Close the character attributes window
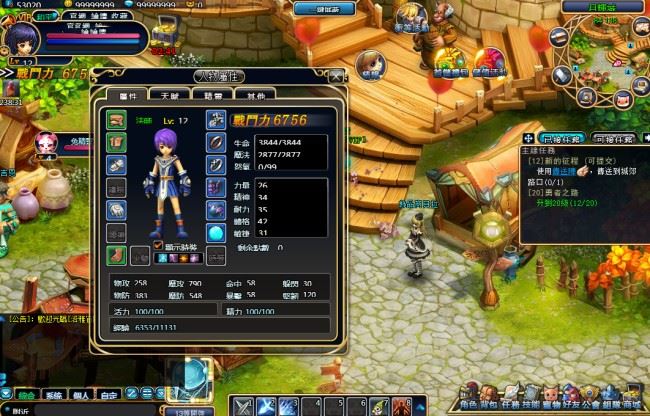 [336, 76]
